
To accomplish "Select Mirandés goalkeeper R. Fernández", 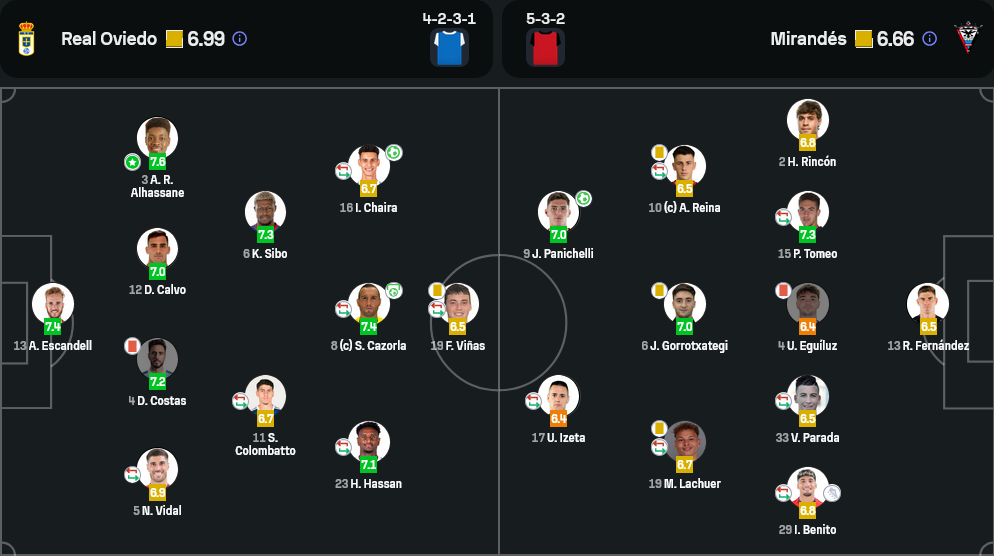I will point(927,305).
